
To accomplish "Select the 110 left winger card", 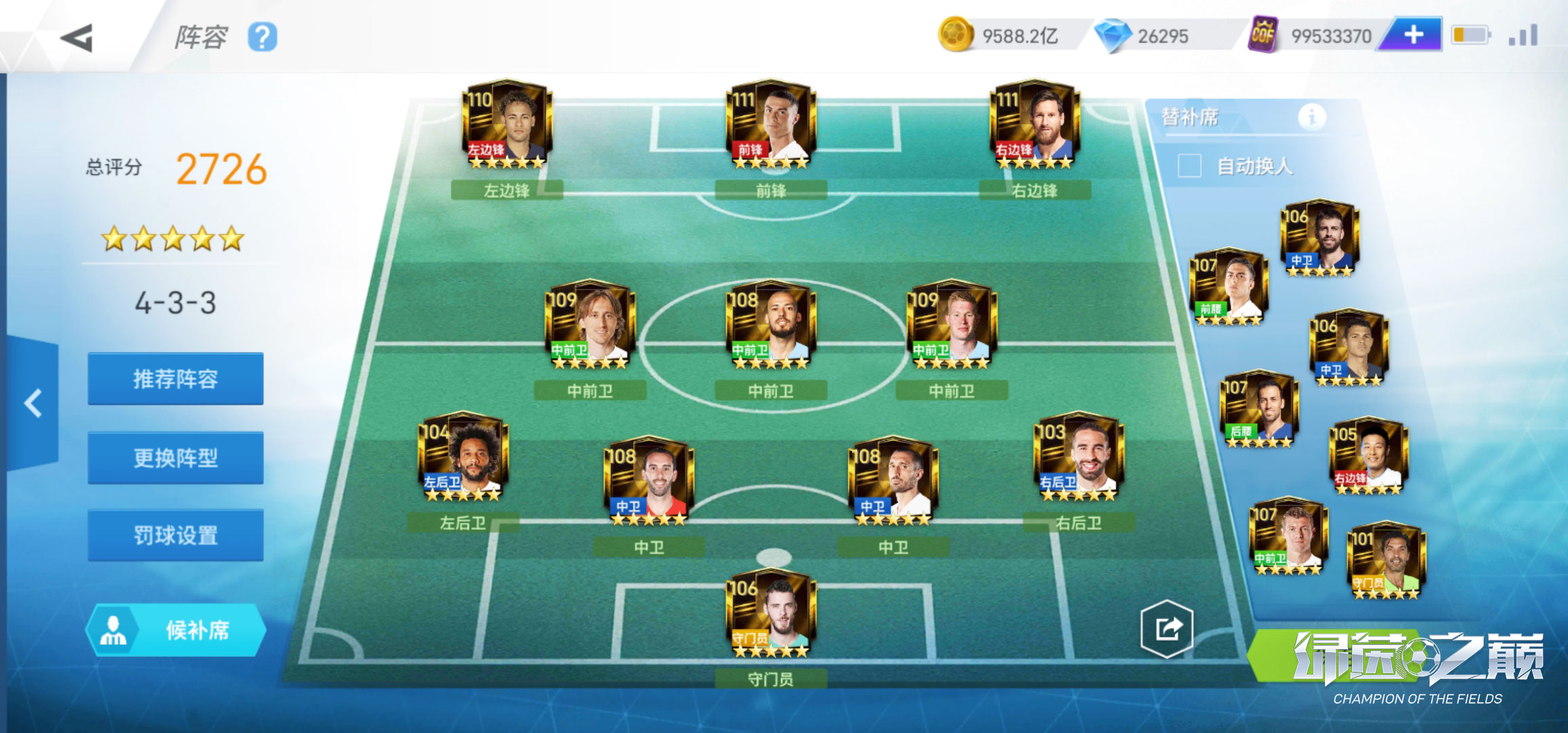I will click(x=506, y=125).
